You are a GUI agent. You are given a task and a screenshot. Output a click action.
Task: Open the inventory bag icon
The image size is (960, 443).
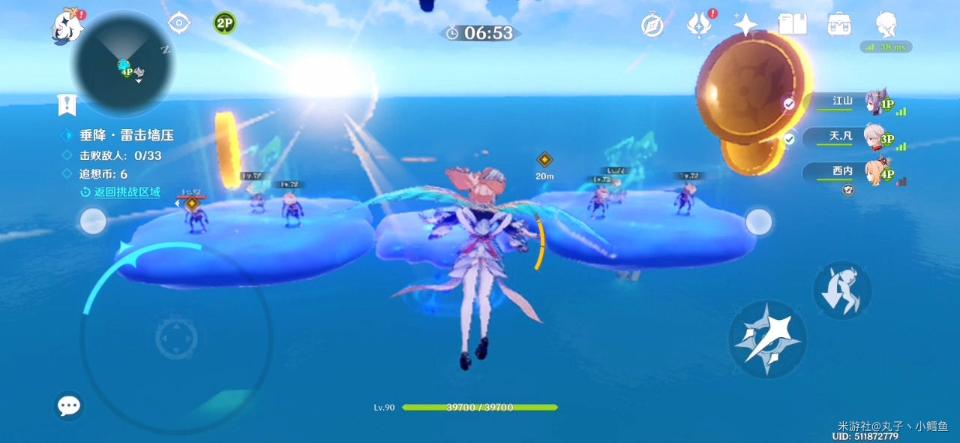(x=840, y=24)
